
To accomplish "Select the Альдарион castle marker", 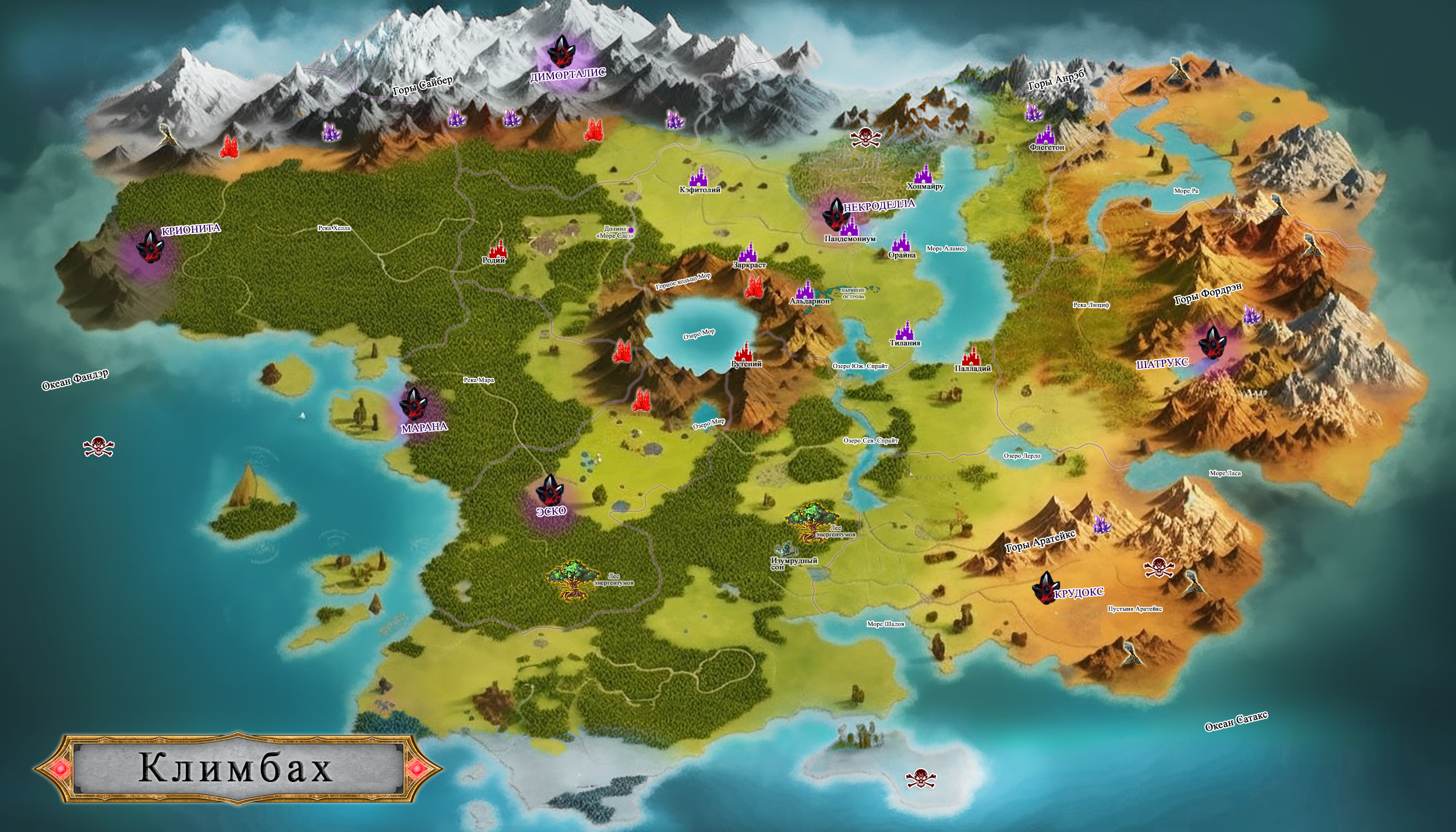I will pyautogui.click(x=805, y=289).
